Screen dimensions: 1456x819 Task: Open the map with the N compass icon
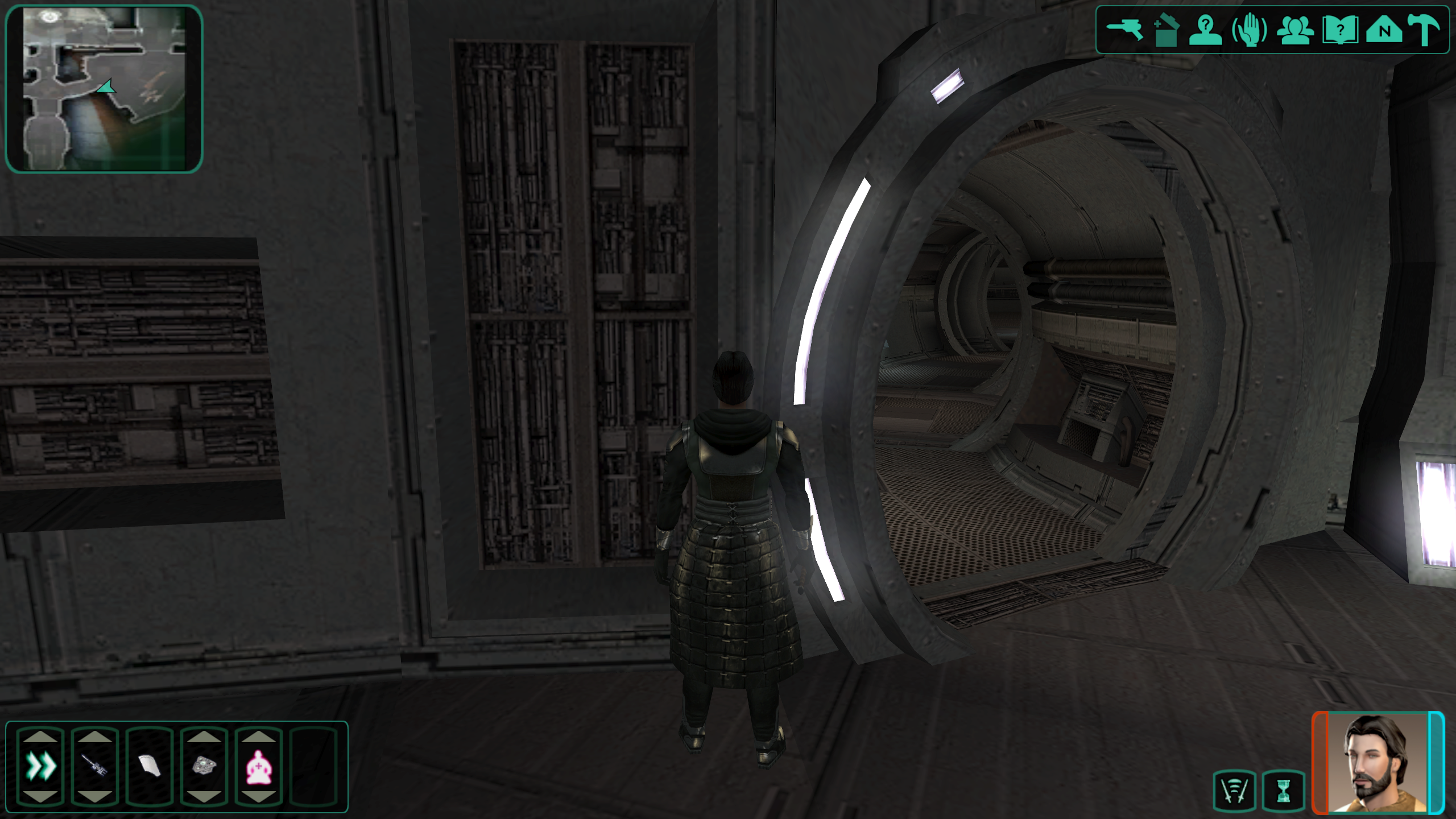1385,30
